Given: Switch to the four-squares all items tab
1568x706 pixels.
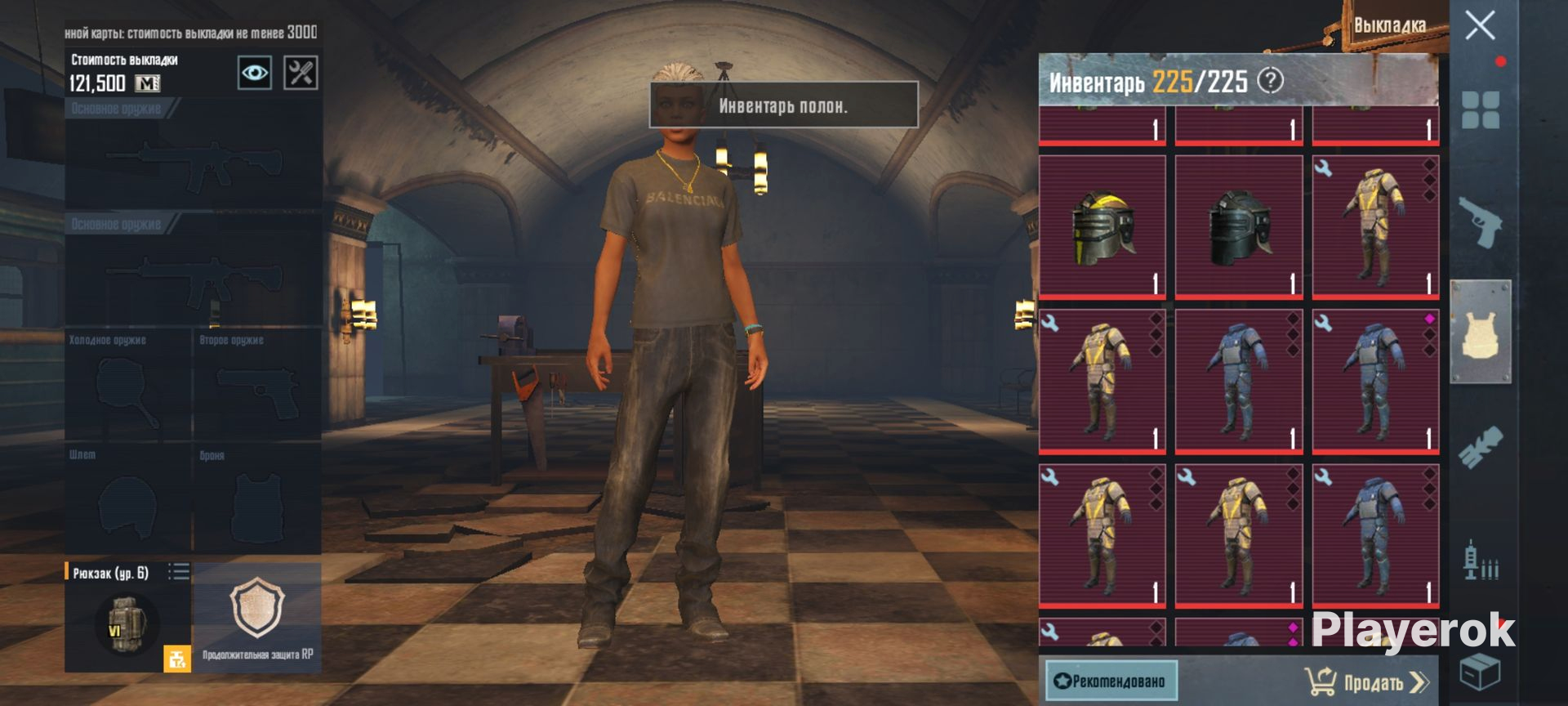Looking at the screenshot, I should coord(1480,110).
